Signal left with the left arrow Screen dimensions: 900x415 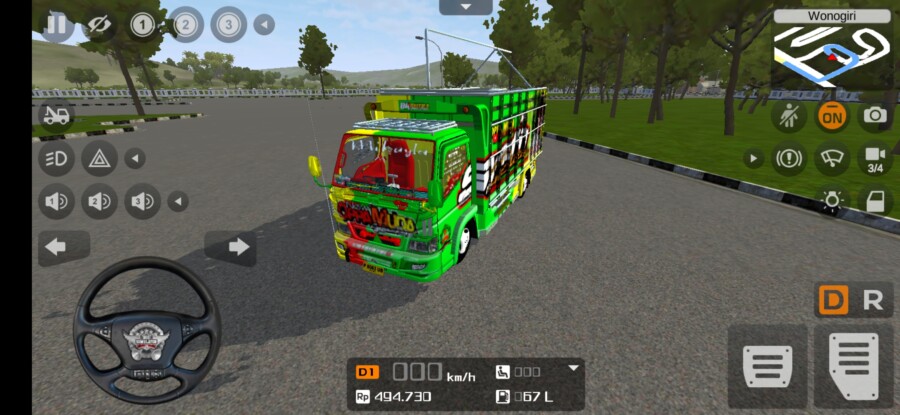pyautogui.click(x=57, y=247)
